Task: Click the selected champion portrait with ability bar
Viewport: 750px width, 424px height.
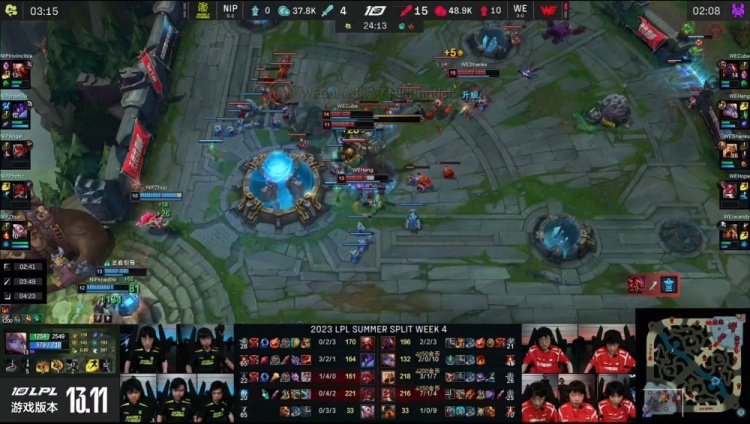Action: 17,343
